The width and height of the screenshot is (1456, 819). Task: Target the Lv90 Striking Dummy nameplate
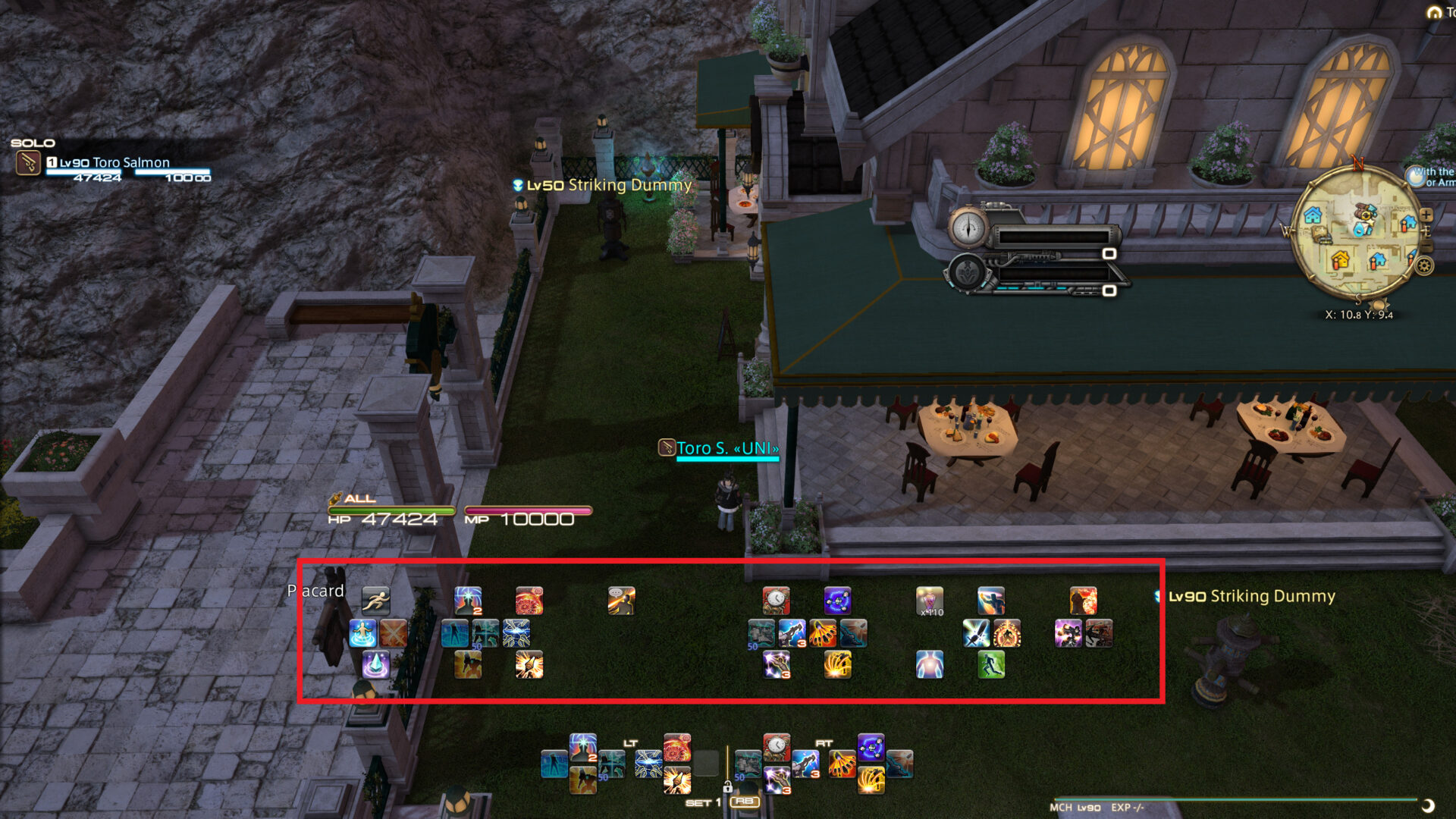pyautogui.click(x=1250, y=597)
